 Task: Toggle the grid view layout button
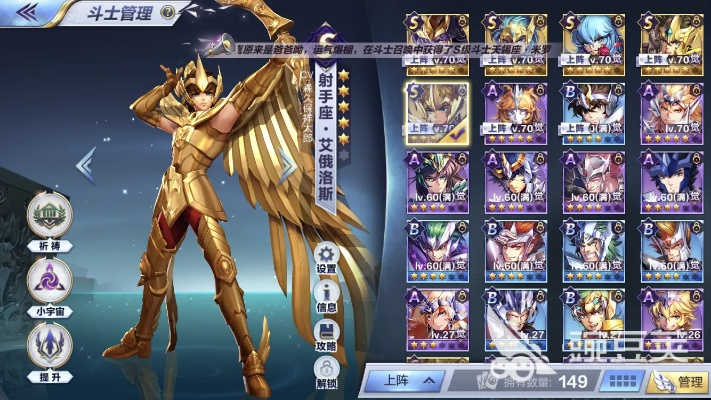[624, 380]
